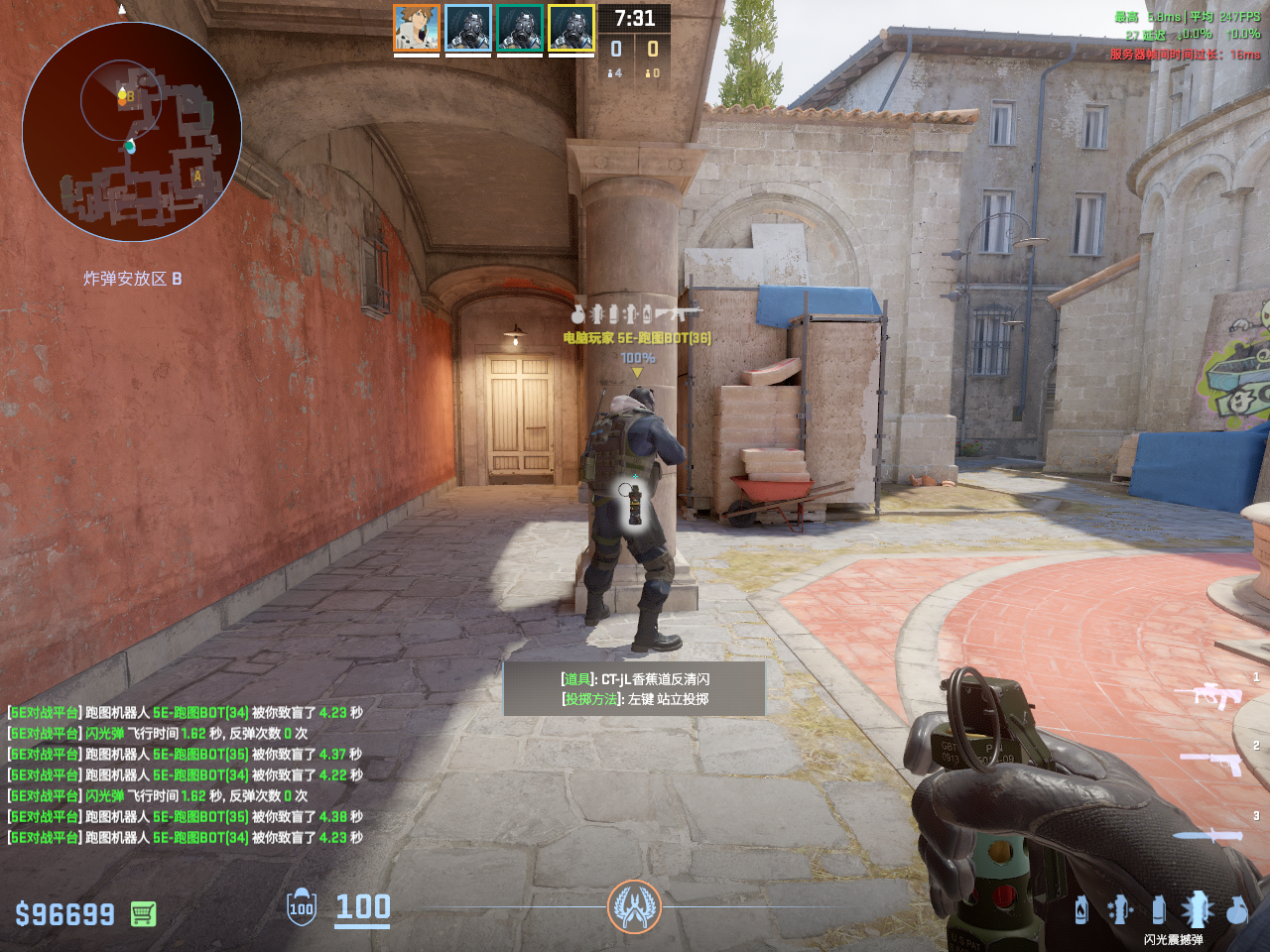Select the light-blue-framed teammate avatar
This screenshot has width=1270, height=952.
[x=468, y=28]
